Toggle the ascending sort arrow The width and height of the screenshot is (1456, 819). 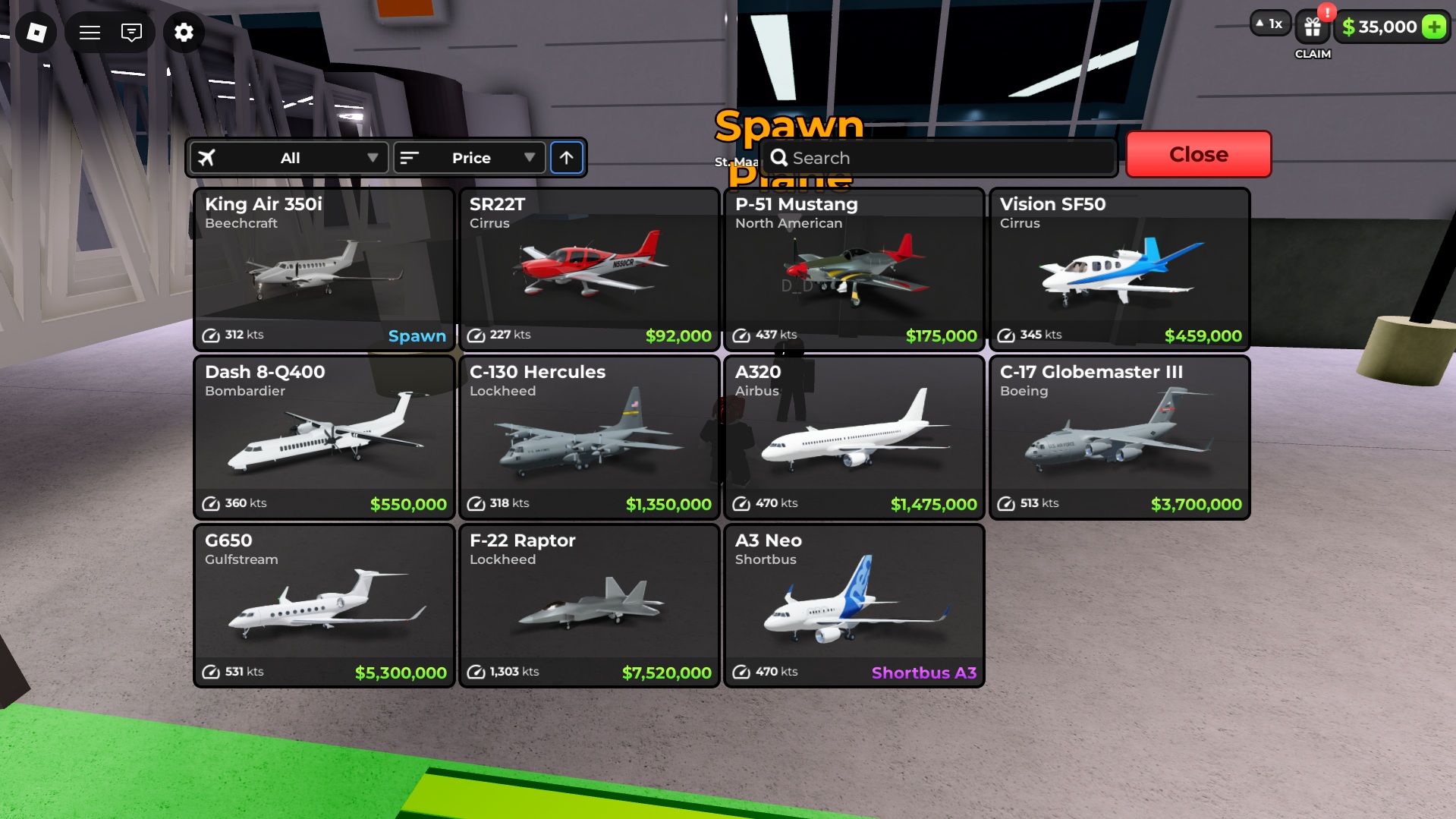coord(567,158)
